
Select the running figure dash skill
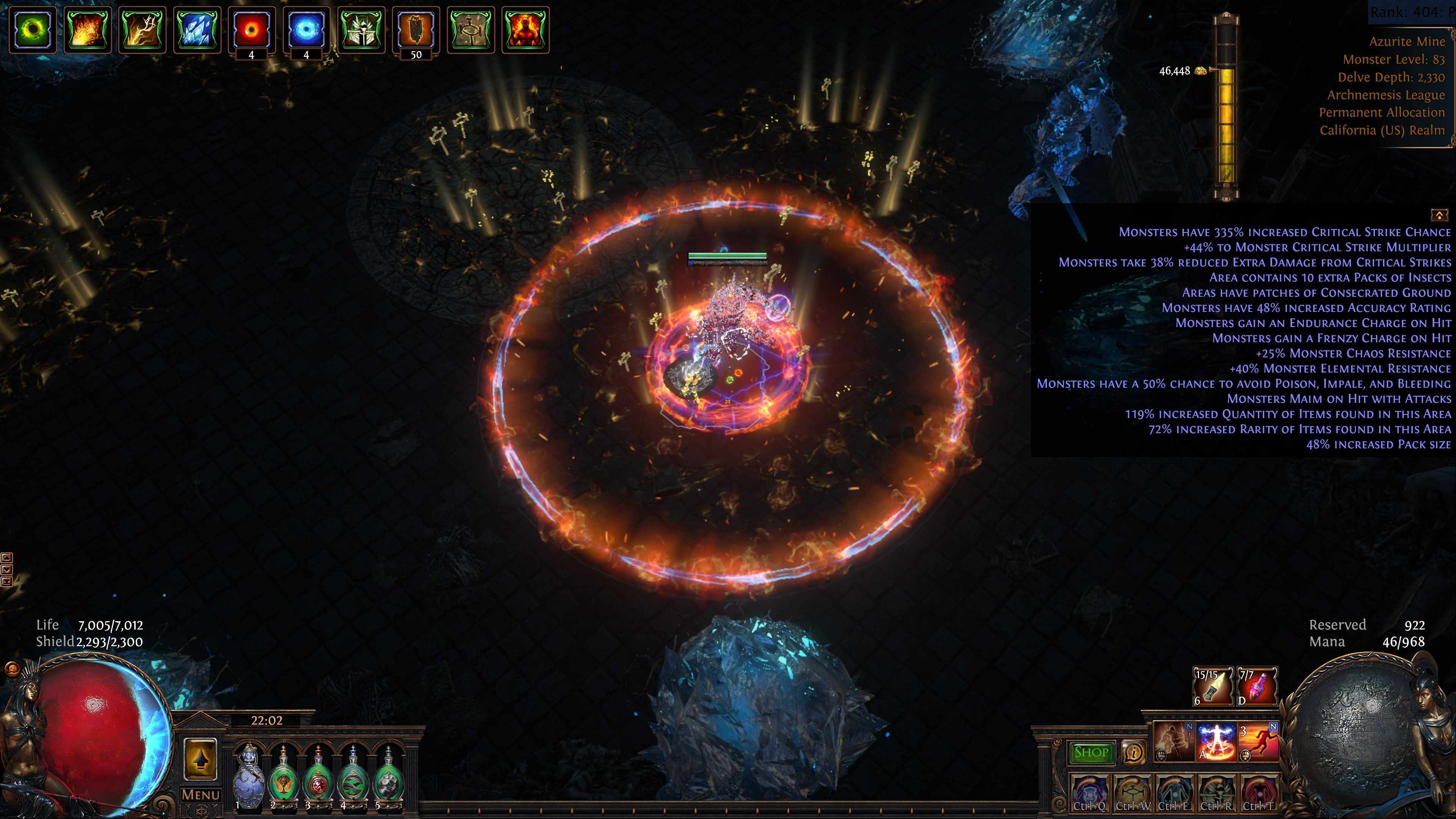pos(1258,742)
